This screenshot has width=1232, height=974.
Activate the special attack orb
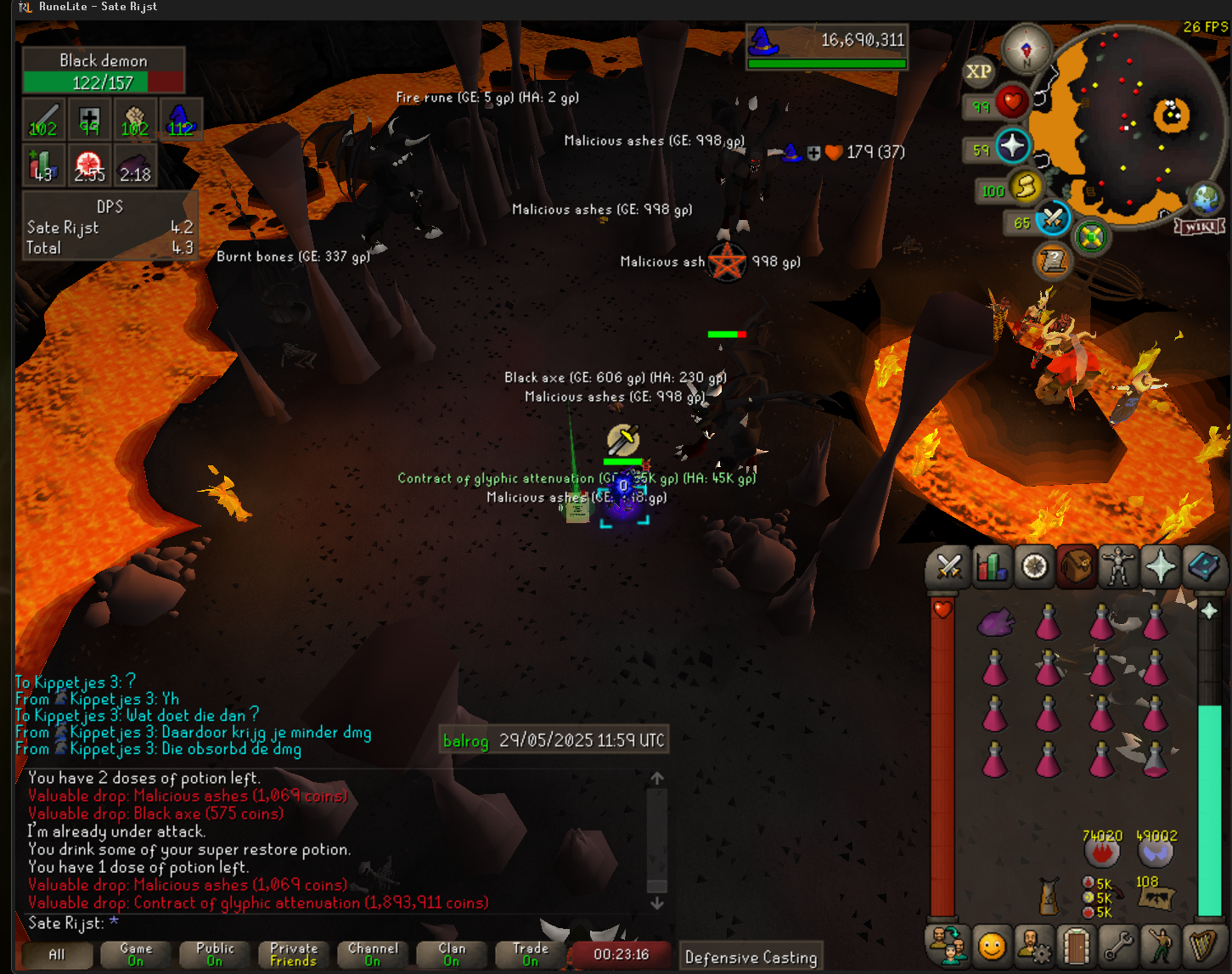(1053, 219)
